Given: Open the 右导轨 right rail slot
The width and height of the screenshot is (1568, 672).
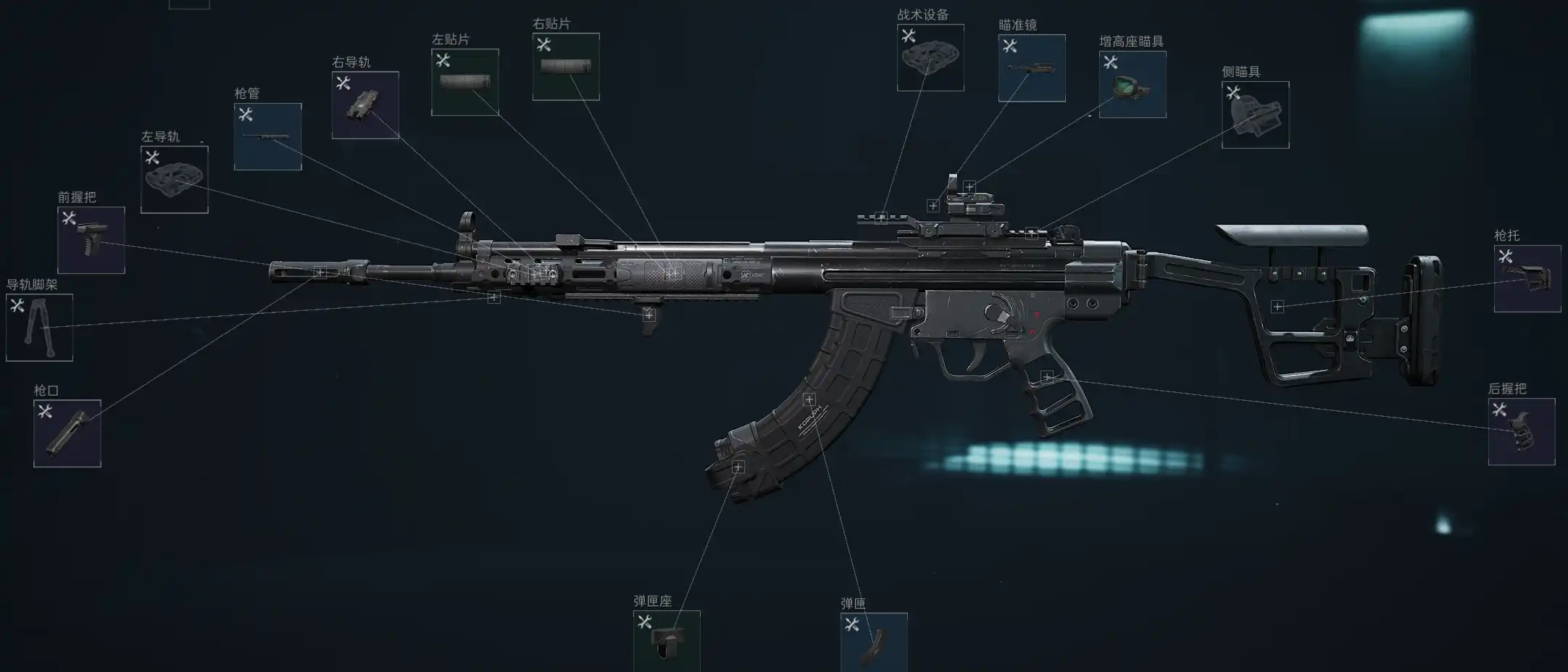Looking at the screenshot, I should [365, 105].
